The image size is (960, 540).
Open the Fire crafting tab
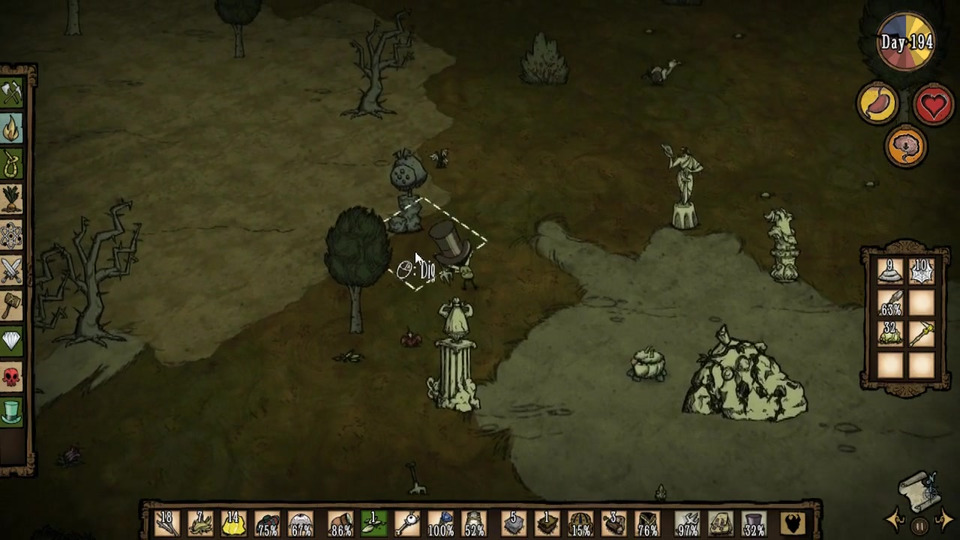click(x=12, y=128)
